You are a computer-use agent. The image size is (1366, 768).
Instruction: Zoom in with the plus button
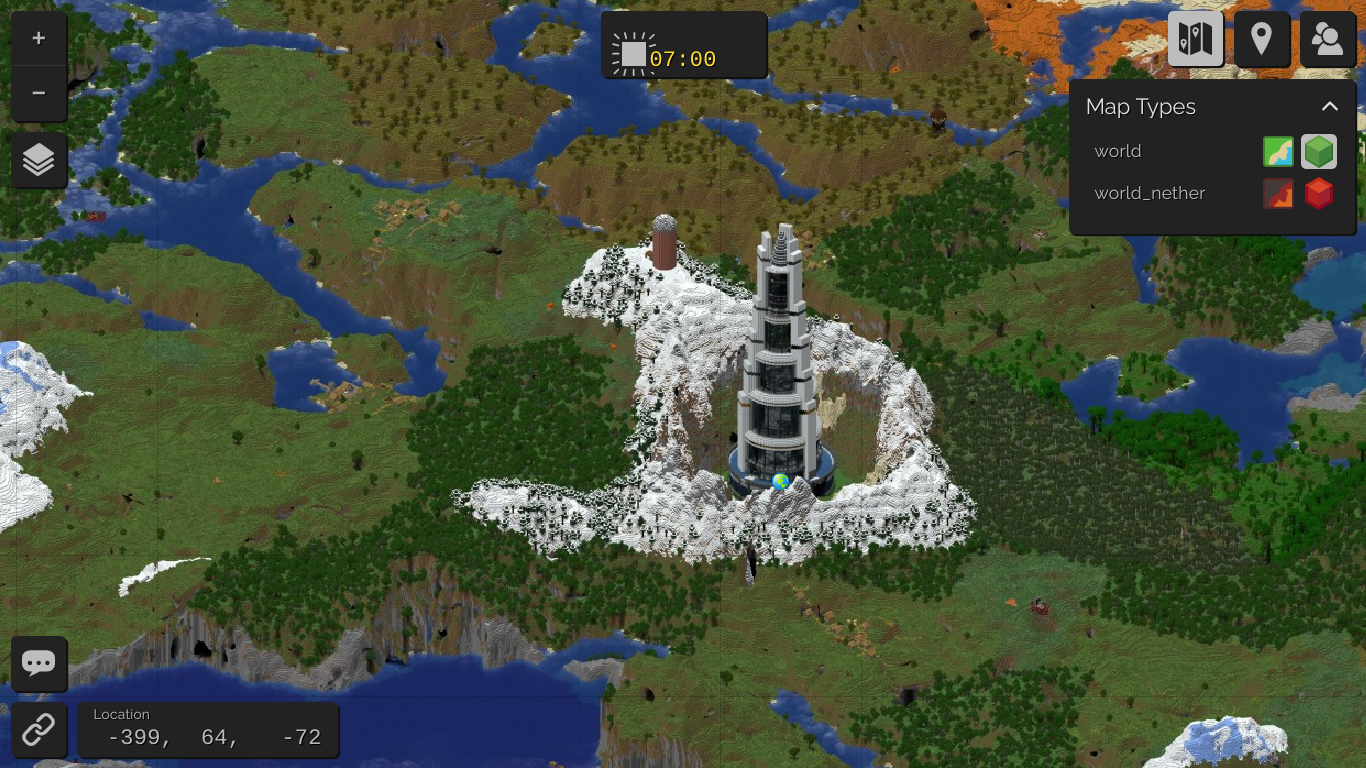(39, 39)
